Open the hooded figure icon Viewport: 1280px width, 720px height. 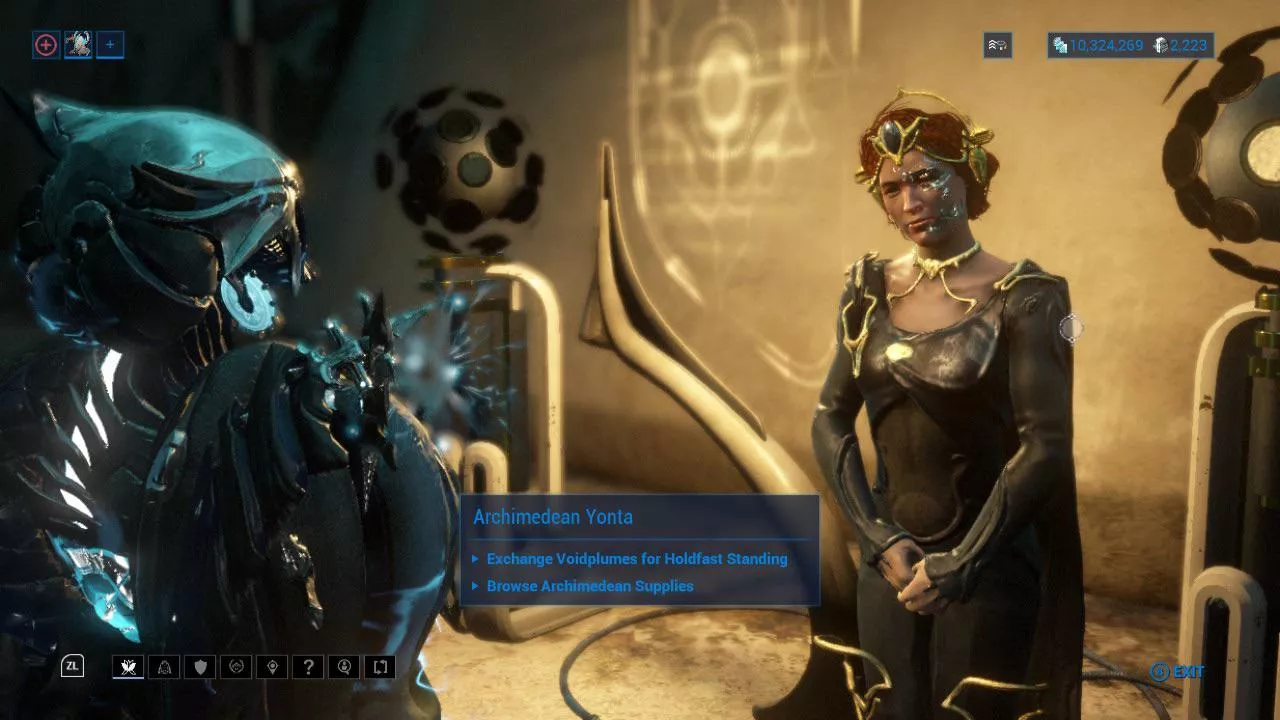pos(165,667)
